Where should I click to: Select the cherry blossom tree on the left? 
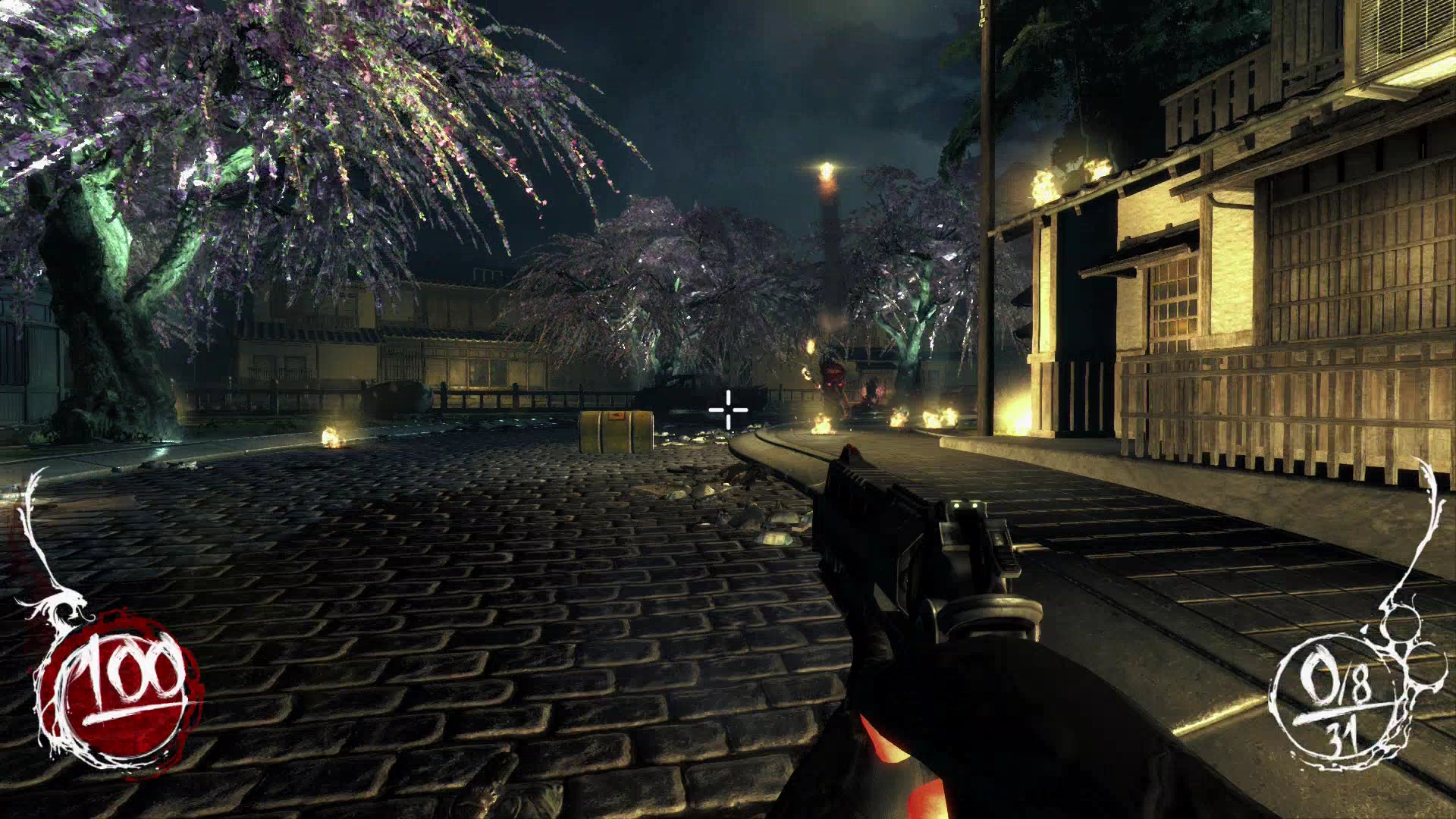[x=227, y=152]
